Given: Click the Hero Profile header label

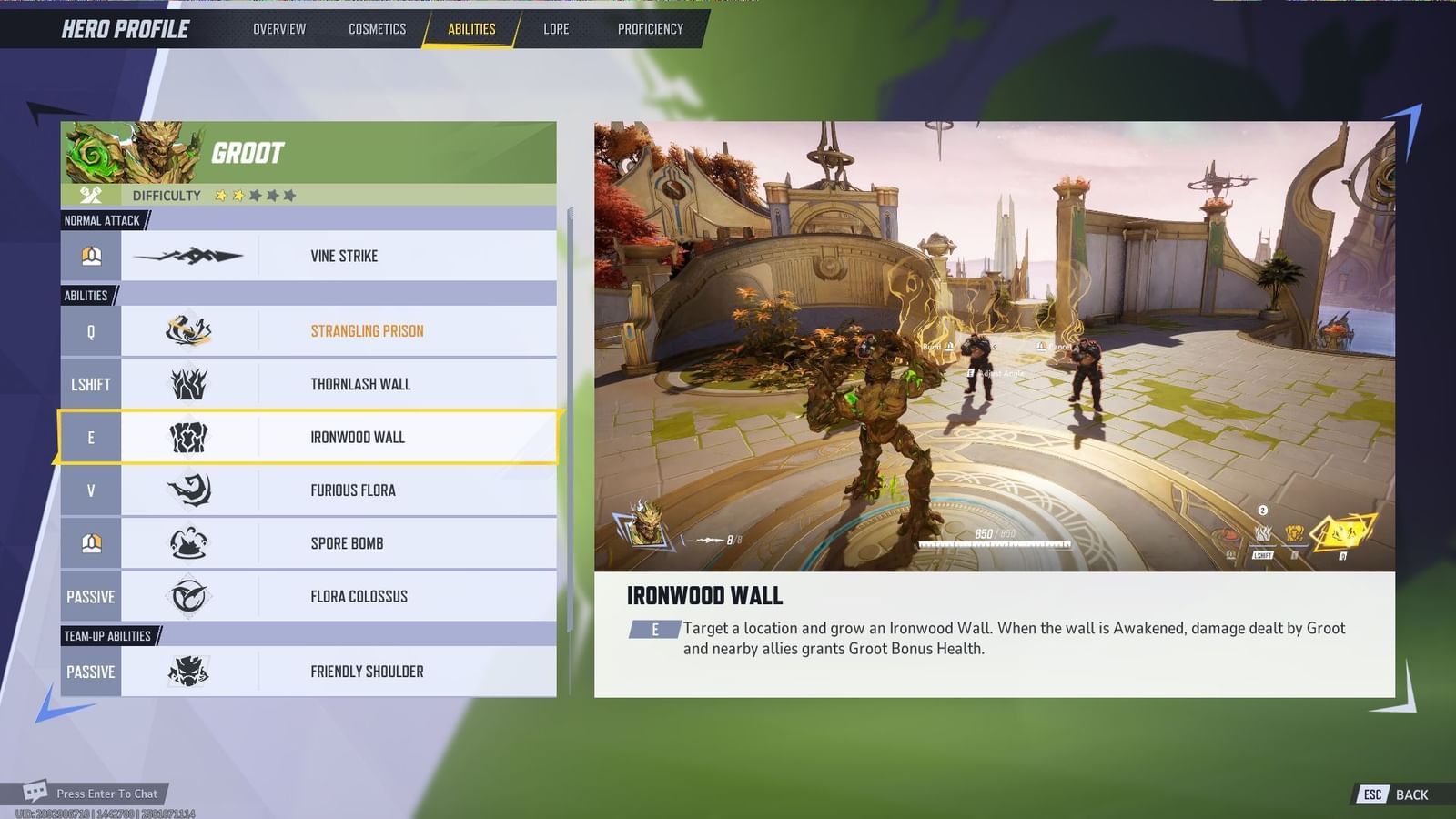Looking at the screenshot, I should pyautogui.click(x=124, y=28).
